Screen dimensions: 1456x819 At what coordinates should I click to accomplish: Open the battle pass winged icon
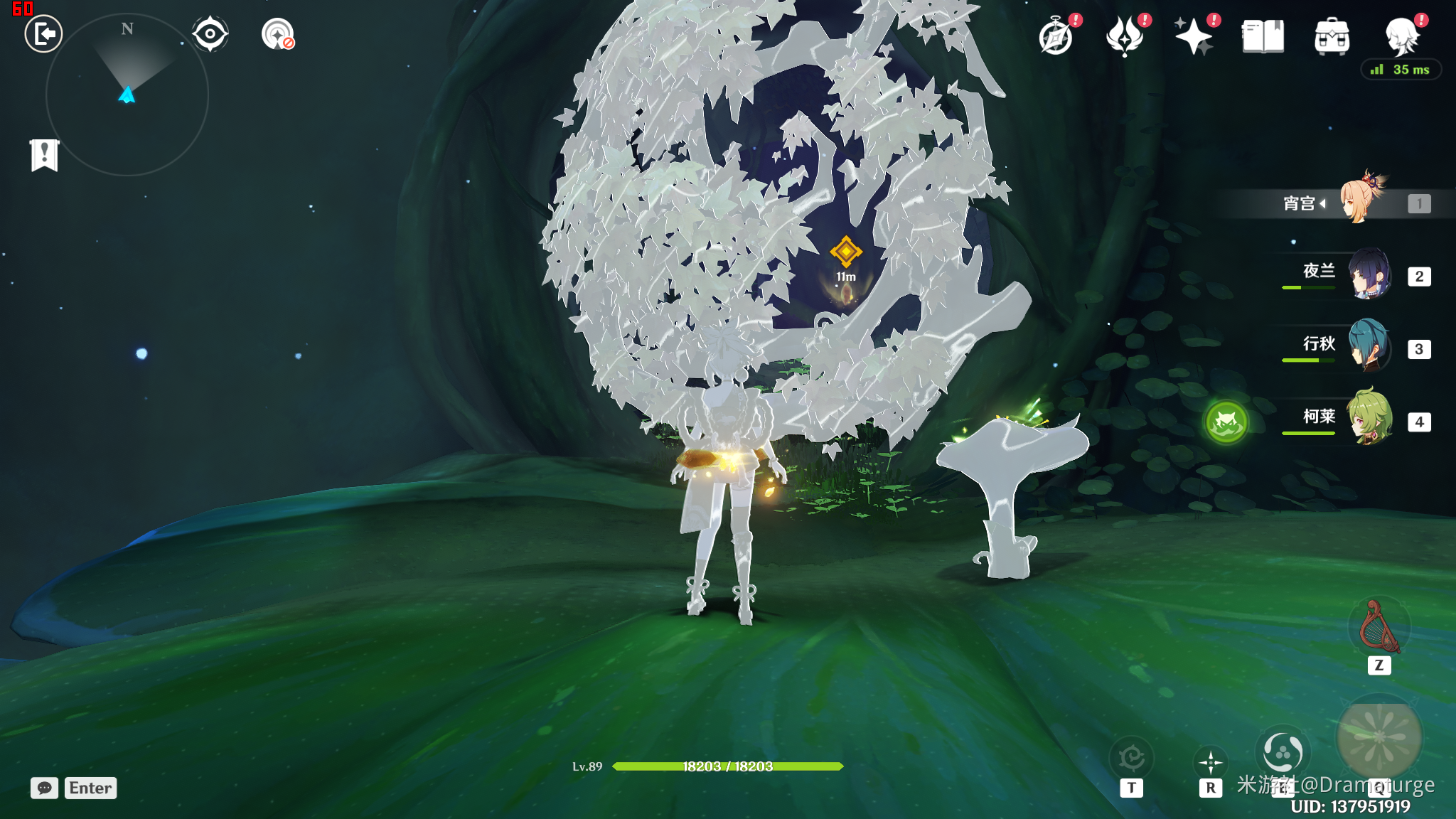coord(1125,37)
